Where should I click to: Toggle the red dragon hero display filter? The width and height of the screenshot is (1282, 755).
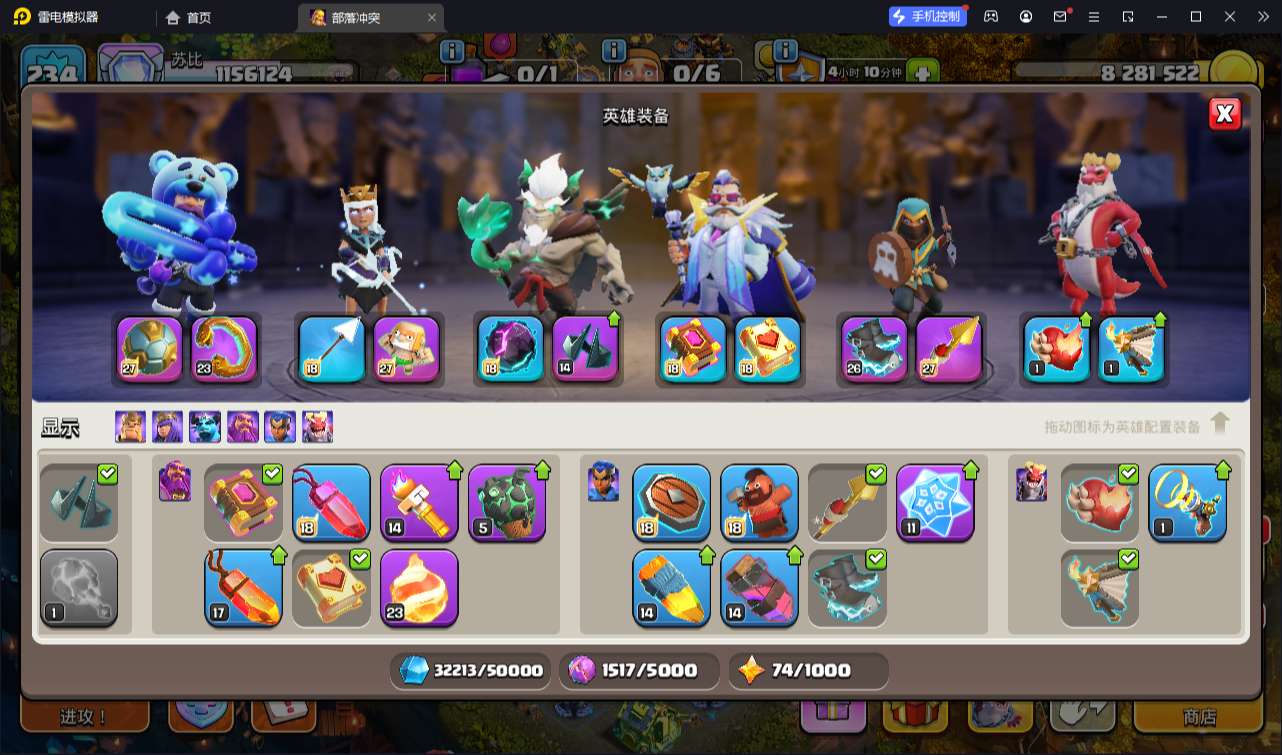(317, 427)
